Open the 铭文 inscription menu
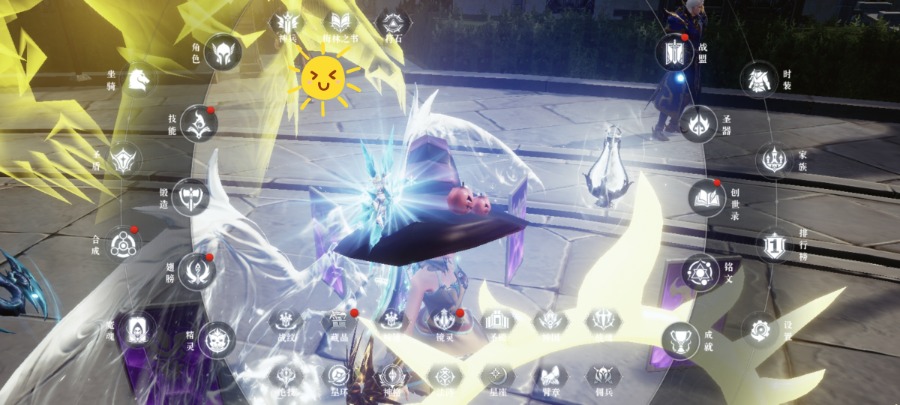The height and width of the screenshot is (405, 900). pyautogui.click(x=699, y=271)
